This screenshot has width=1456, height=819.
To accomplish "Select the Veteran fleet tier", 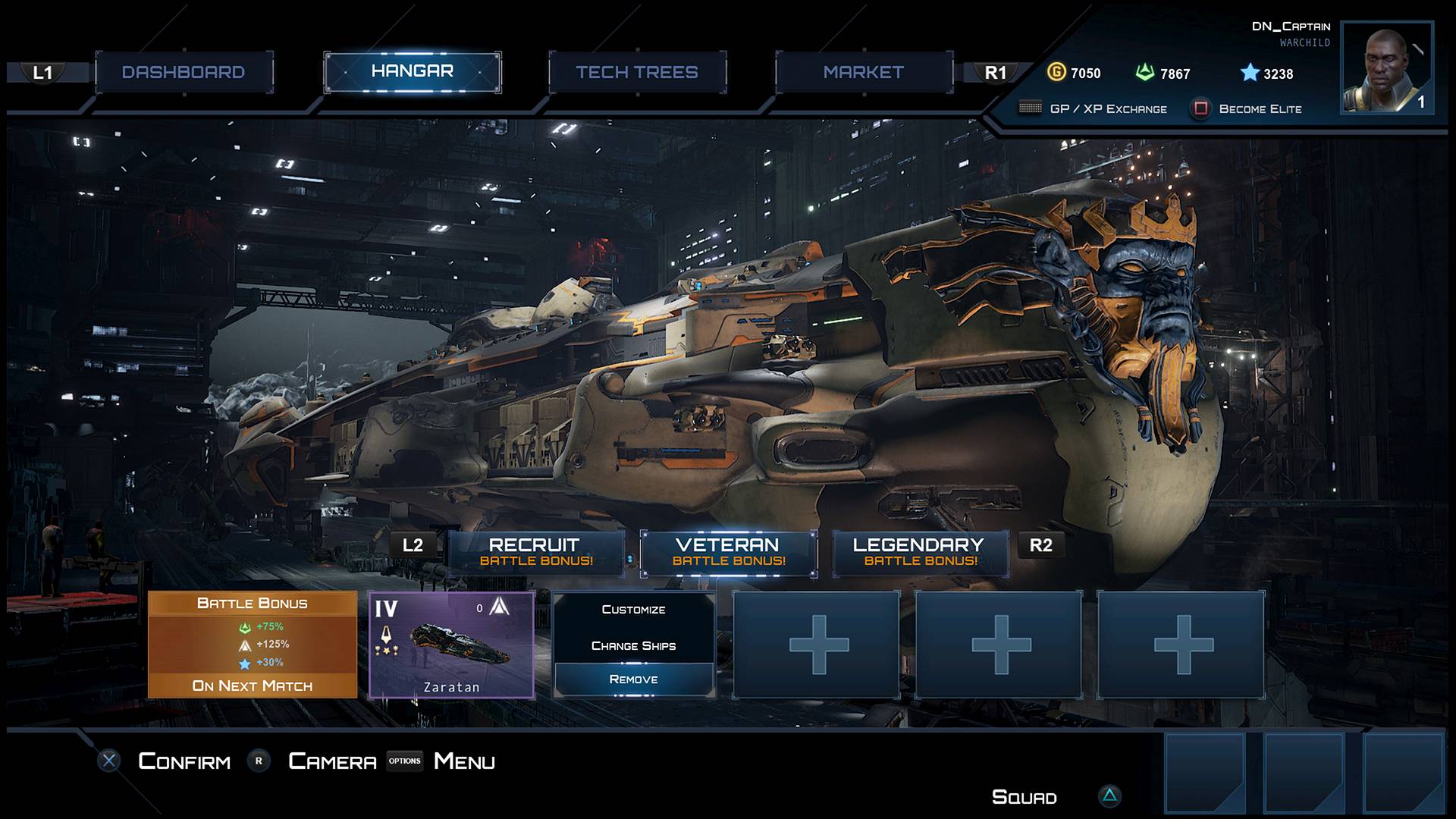I will [728, 552].
